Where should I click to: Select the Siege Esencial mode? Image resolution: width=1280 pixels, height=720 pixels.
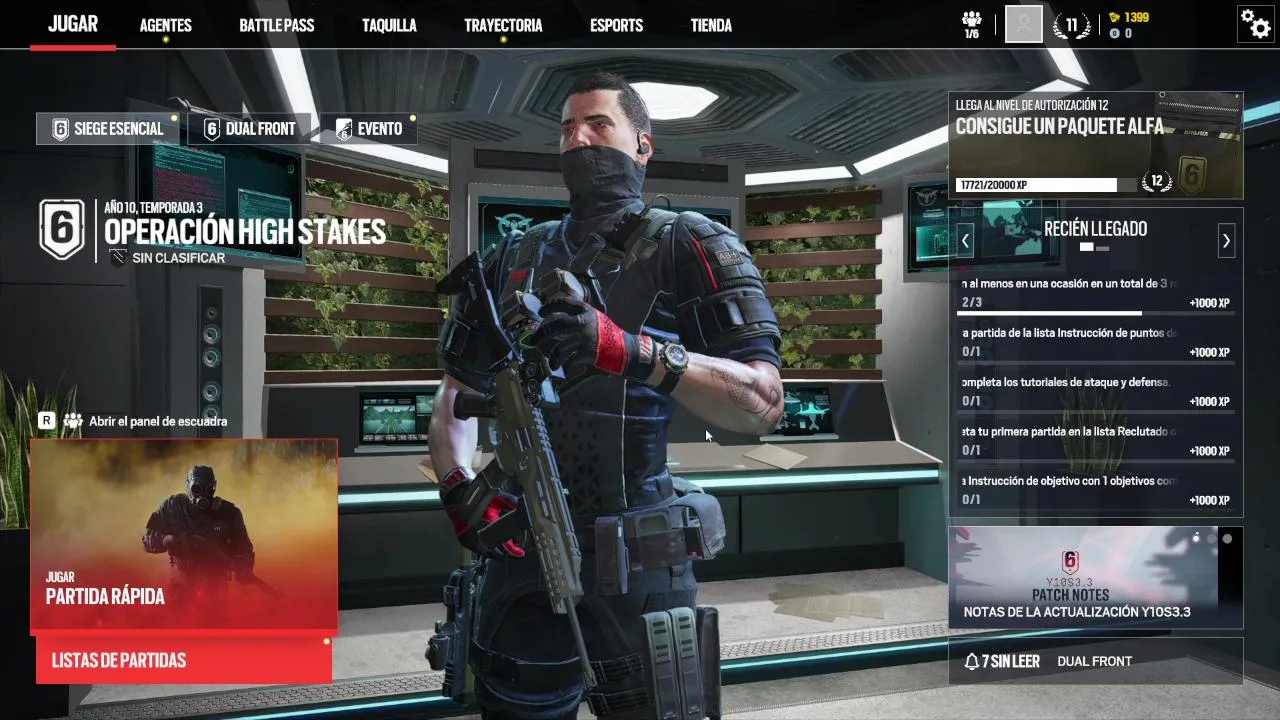tap(108, 129)
